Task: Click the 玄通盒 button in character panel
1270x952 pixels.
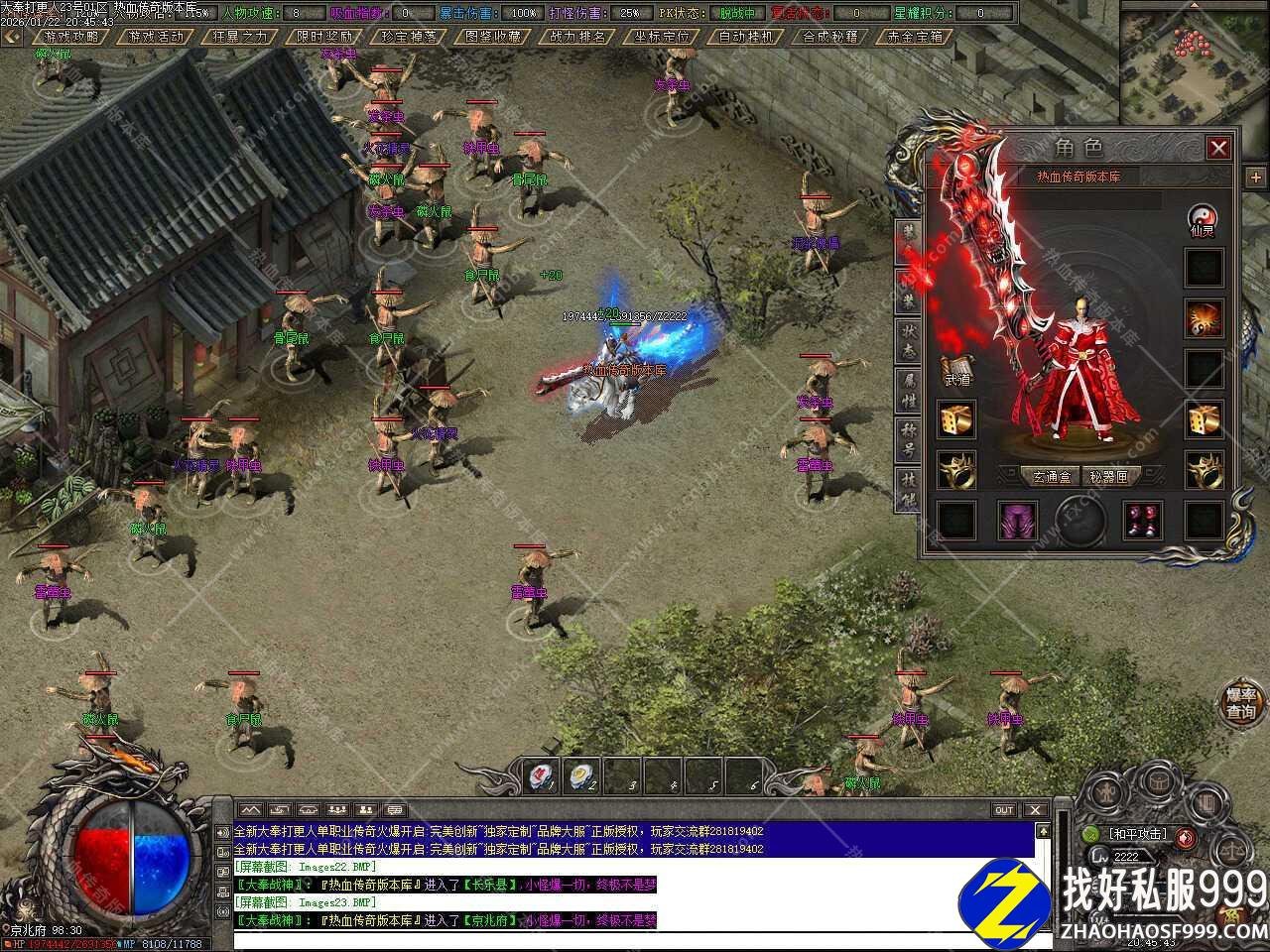Action: tap(1050, 477)
